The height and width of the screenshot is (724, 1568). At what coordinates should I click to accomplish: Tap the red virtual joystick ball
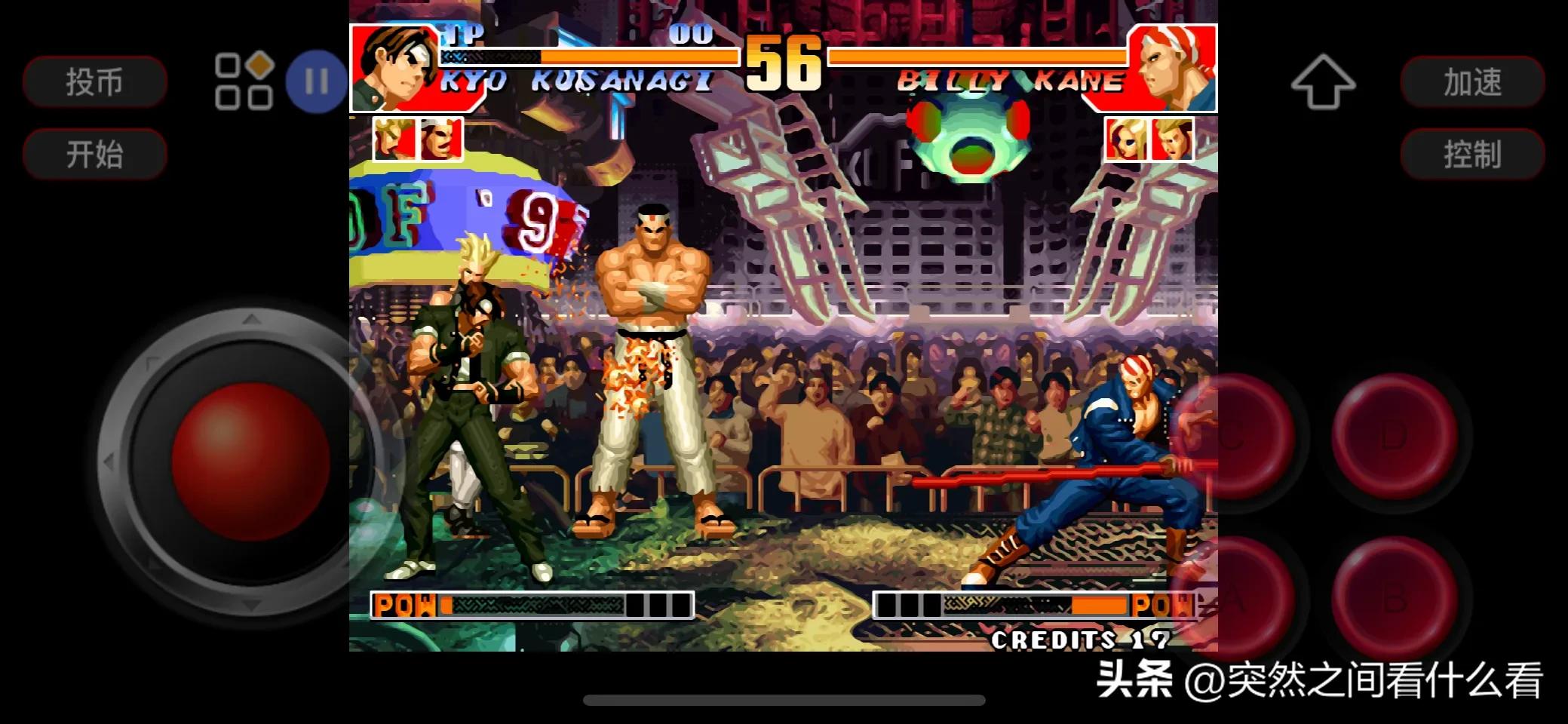(x=250, y=460)
